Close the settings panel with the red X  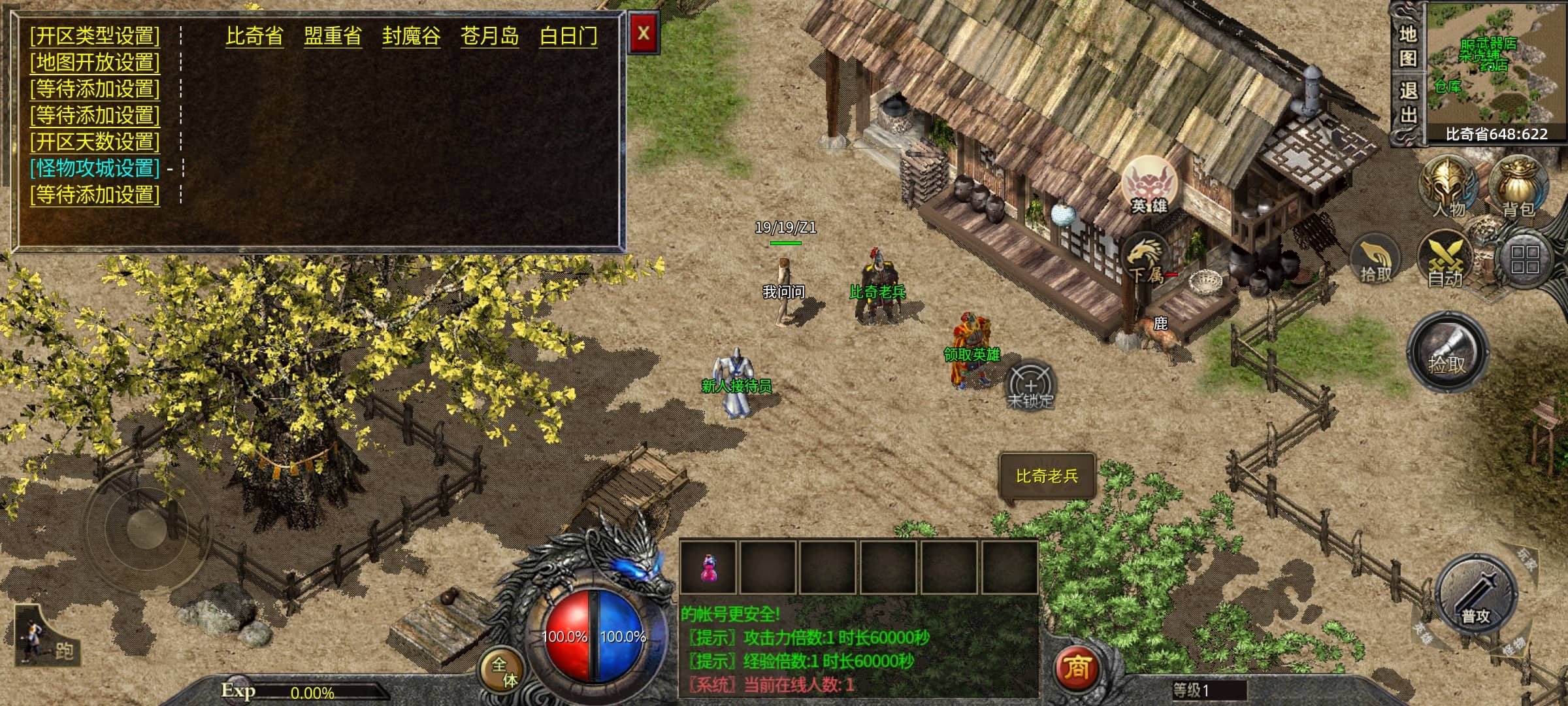coord(644,33)
